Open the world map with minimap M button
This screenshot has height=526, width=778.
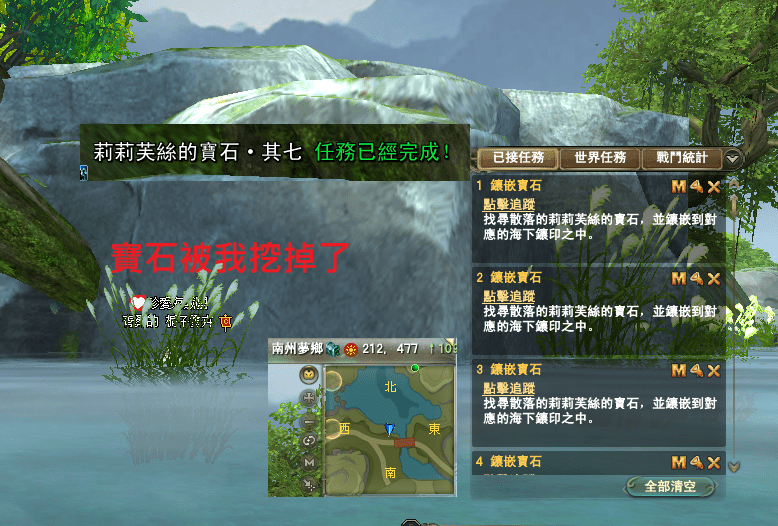[x=309, y=463]
